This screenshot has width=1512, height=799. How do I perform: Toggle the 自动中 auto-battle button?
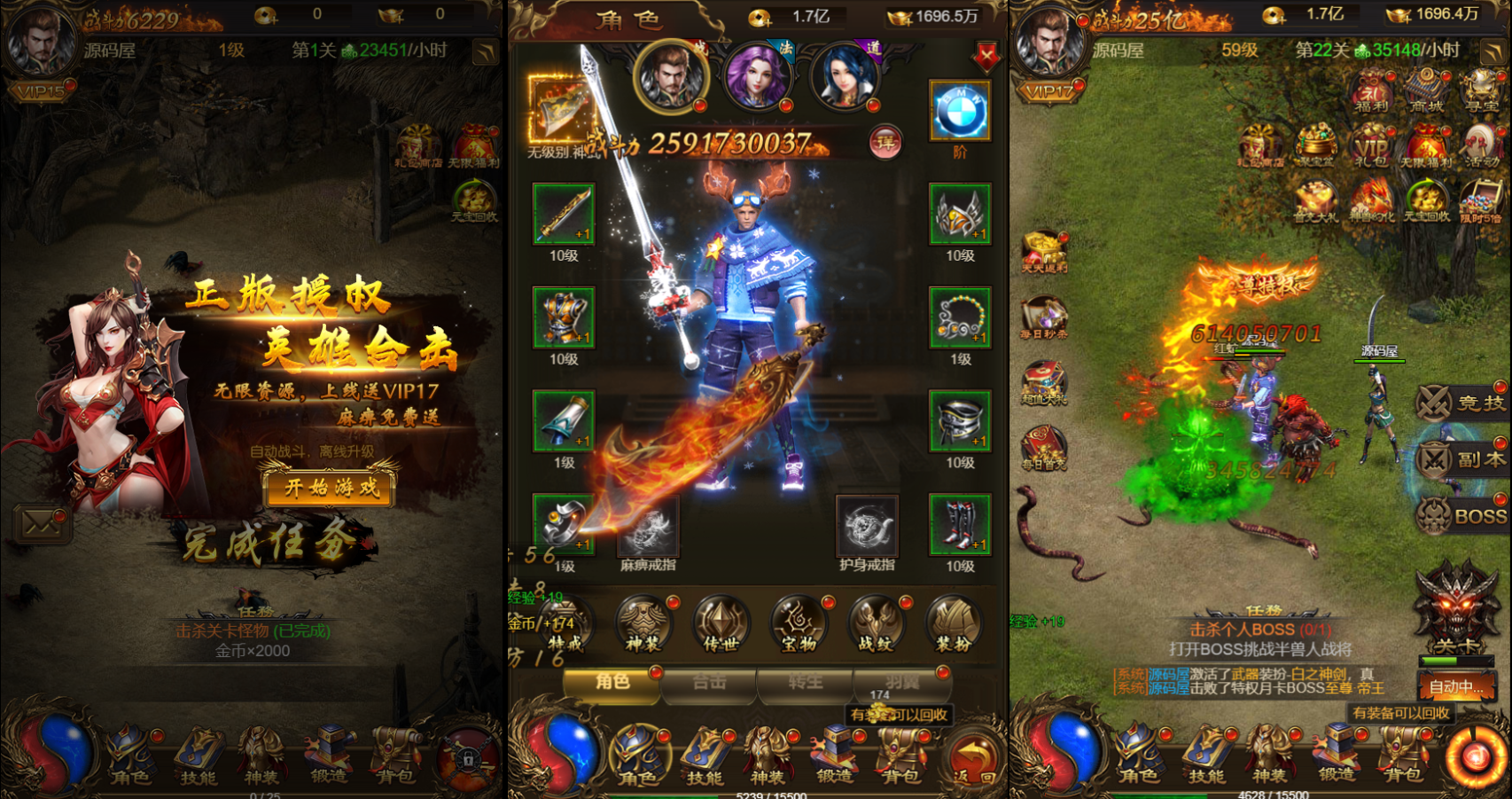click(1456, 686)
